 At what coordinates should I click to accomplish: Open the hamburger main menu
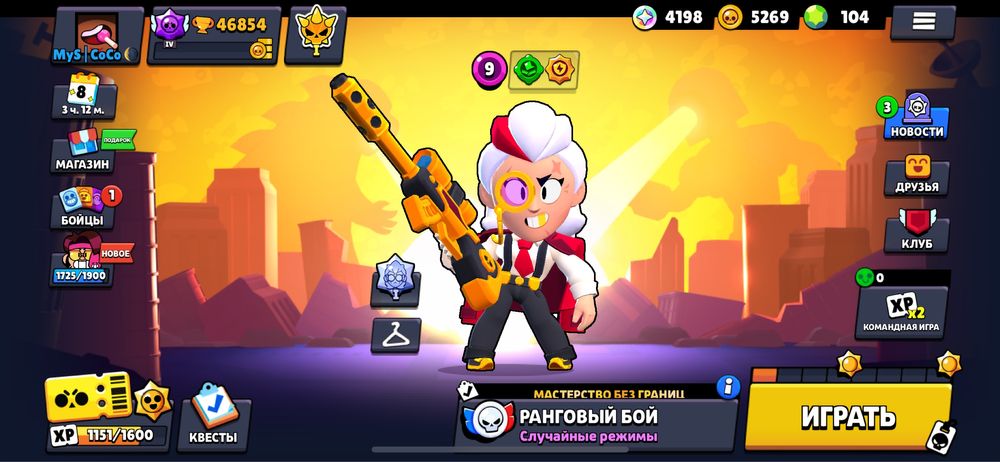[922, 20]
